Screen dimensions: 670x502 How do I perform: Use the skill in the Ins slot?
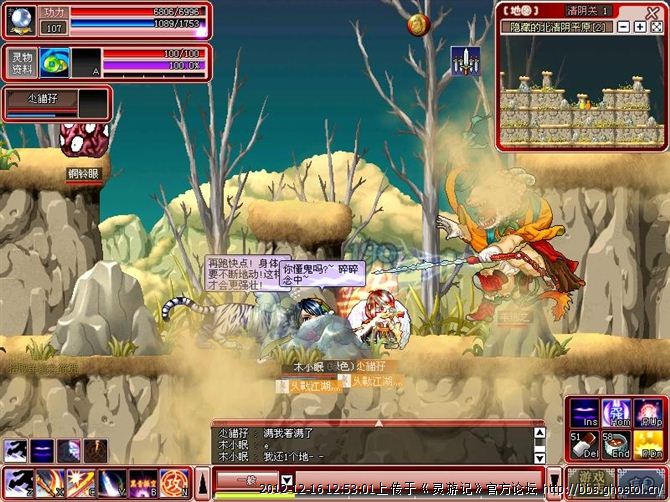click(x=583, y=412)
